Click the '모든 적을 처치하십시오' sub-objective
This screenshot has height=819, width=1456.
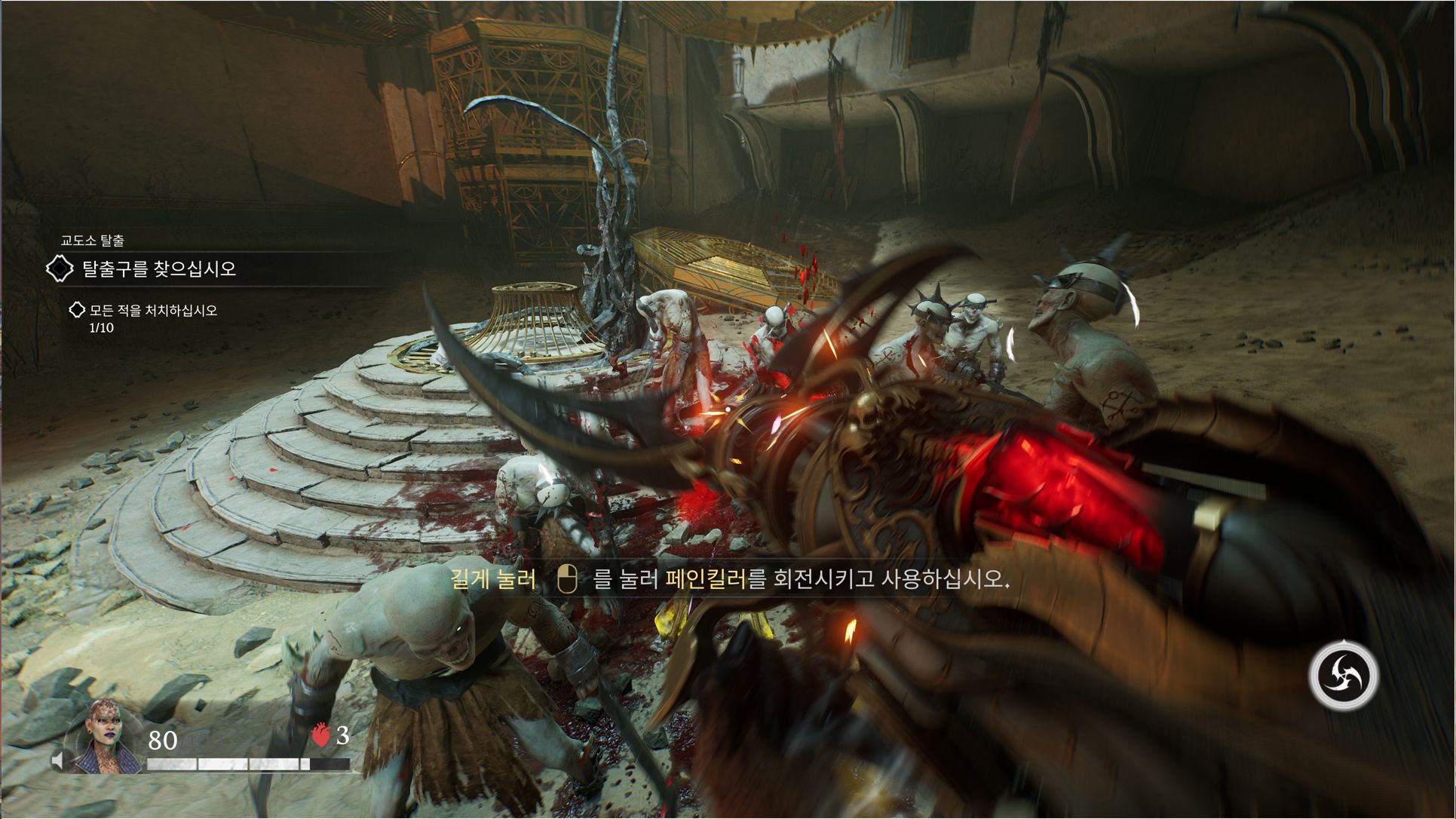pos(153,311)
